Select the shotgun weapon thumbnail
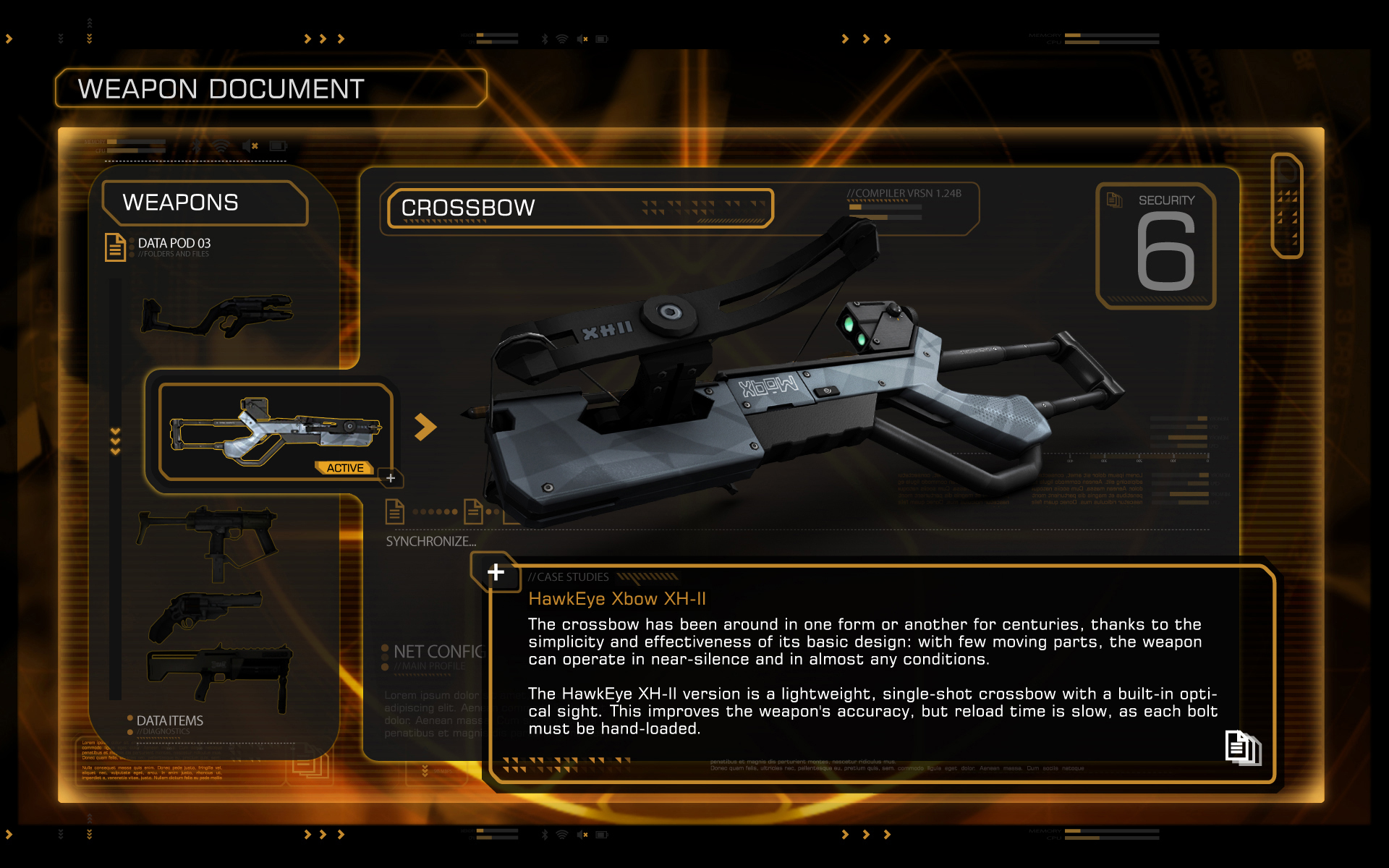1389x868 pixels. coord(220,673)
